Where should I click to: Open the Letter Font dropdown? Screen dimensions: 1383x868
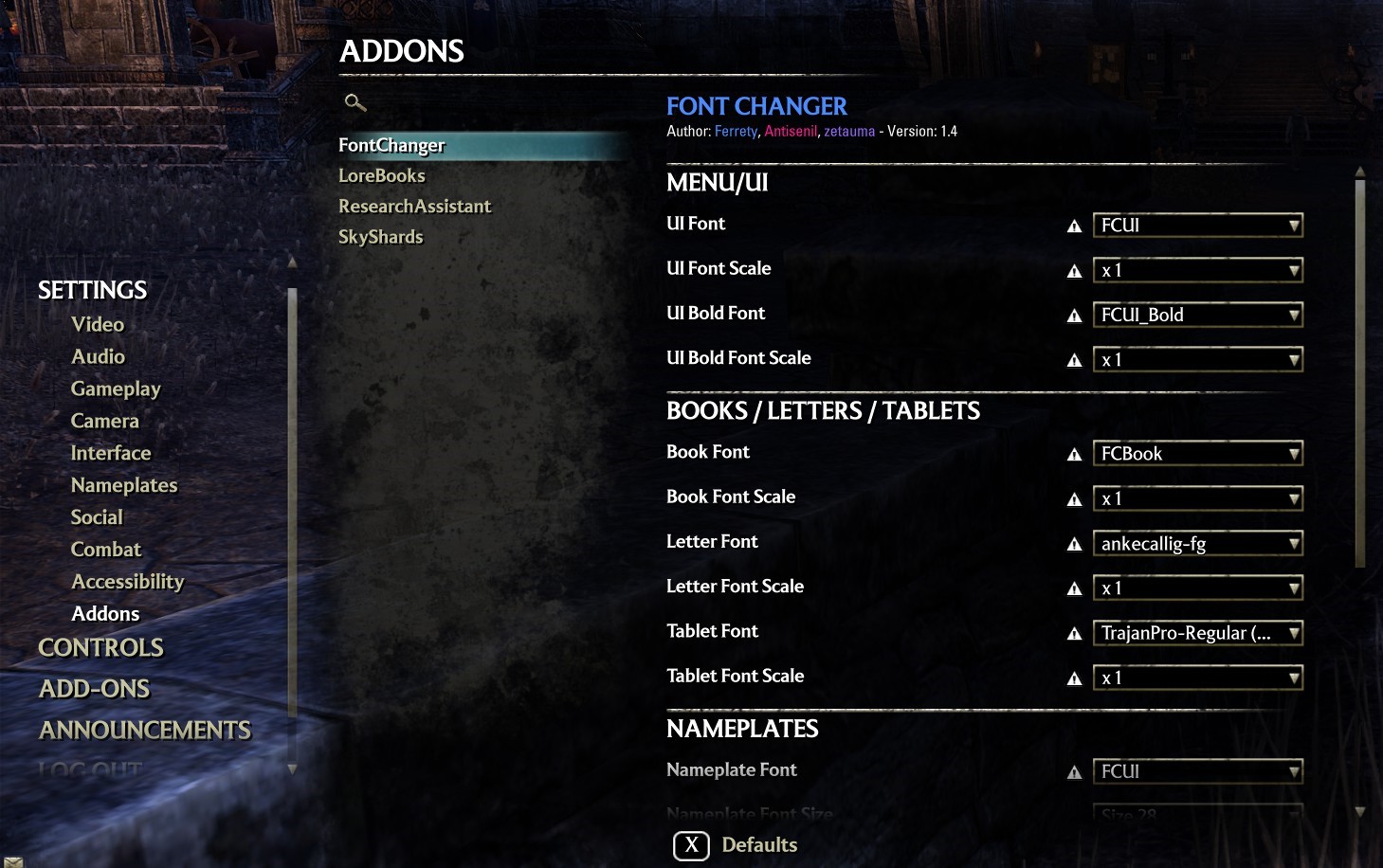coord(1197,543)
